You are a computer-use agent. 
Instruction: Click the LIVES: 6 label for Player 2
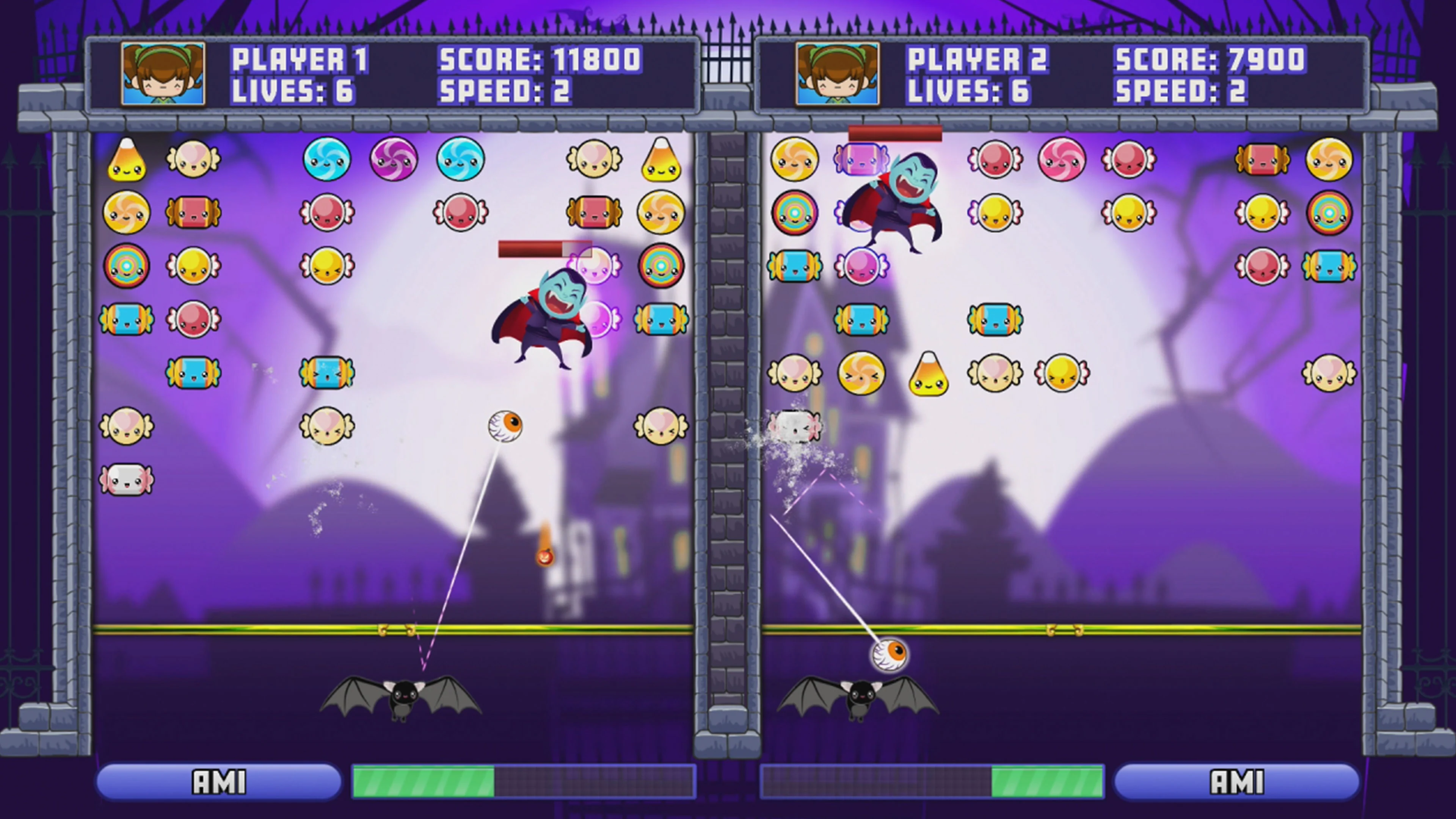[968, 92]
